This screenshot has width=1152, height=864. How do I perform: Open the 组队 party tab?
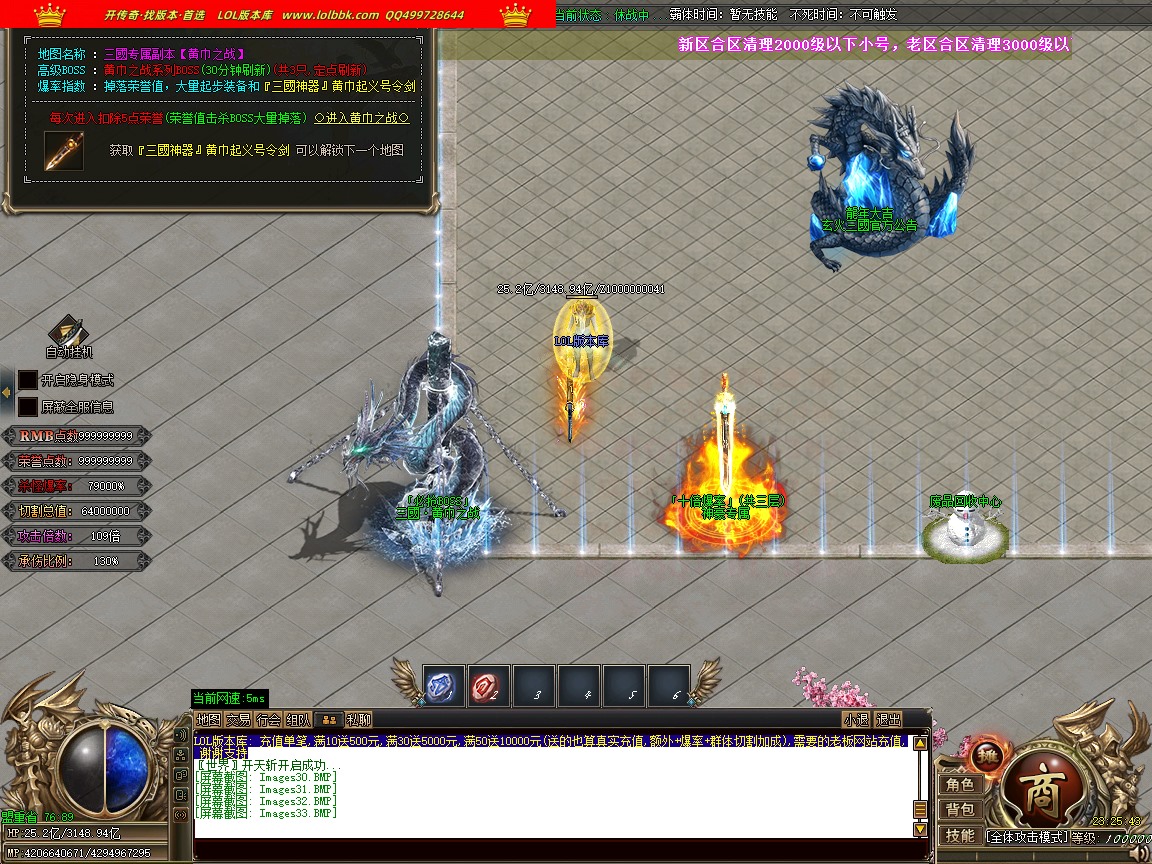tap(298, 719)
